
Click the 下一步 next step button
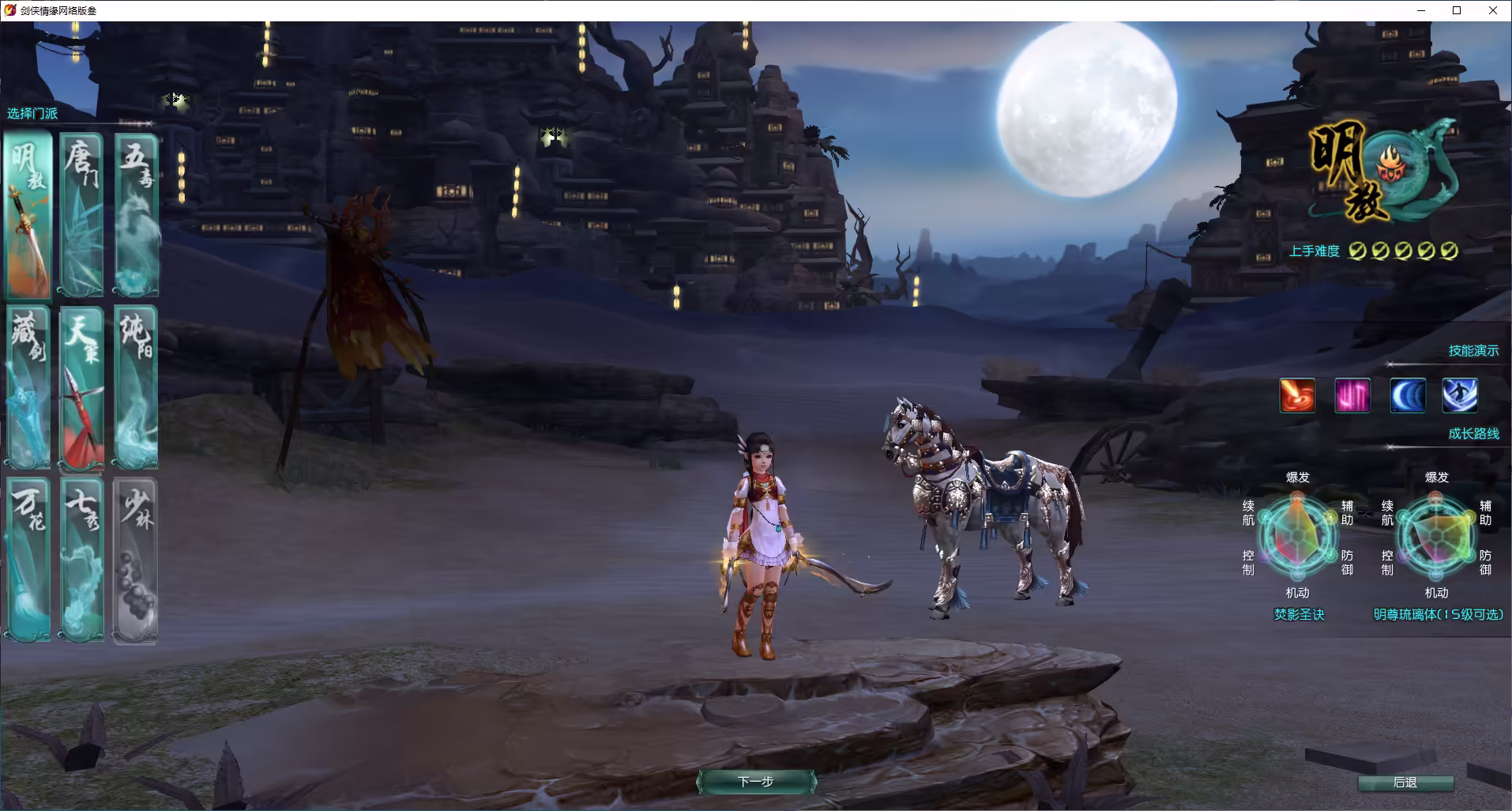click(x=756, y=782)
